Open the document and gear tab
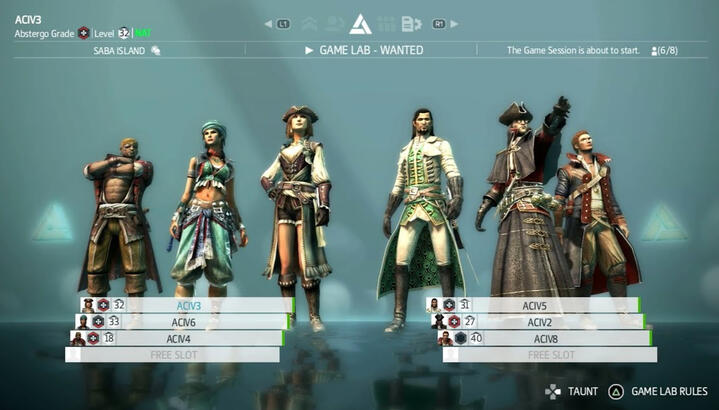Image resolution: width=719 pixels, height=410 pixels. coord(411,24)
